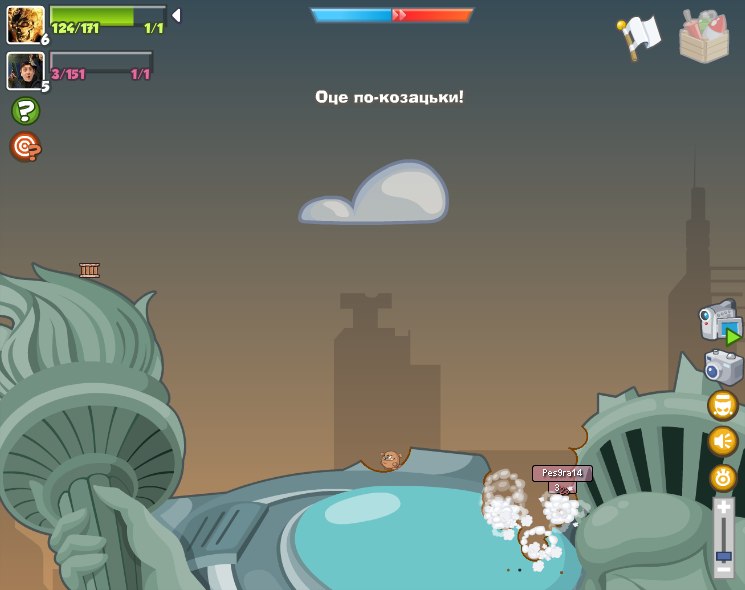Open the weapons crate inventory
This screenshot has width=745, height=590.
pos(704,36)
